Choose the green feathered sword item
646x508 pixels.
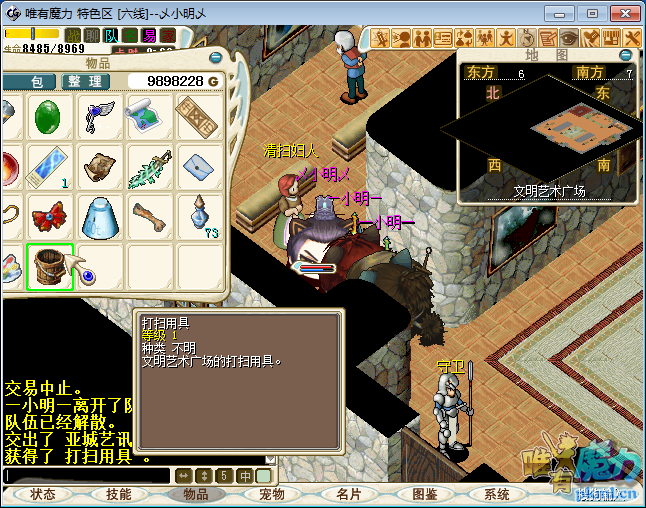pyautogui.click(x=149, y=167)
